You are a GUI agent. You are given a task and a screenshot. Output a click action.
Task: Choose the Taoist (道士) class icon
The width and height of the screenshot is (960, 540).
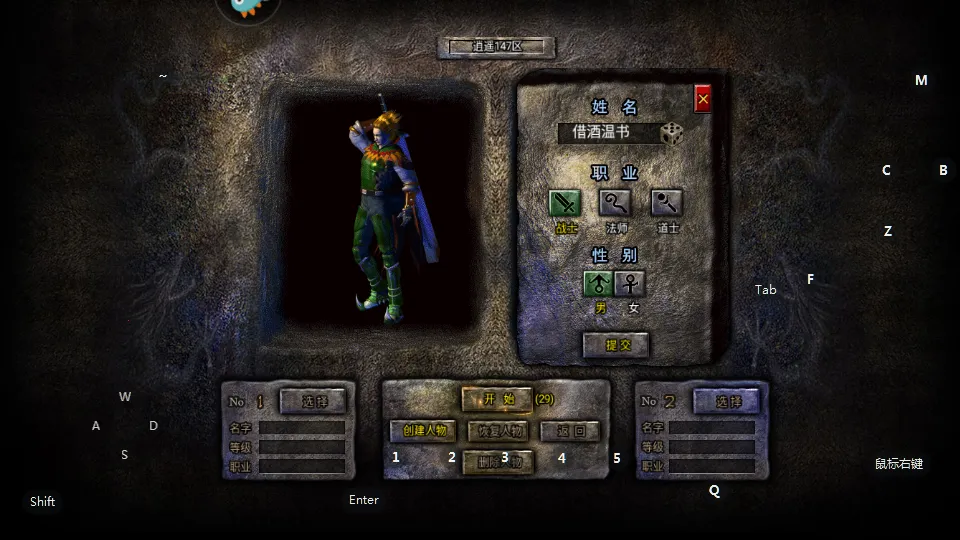click(667, 204)
